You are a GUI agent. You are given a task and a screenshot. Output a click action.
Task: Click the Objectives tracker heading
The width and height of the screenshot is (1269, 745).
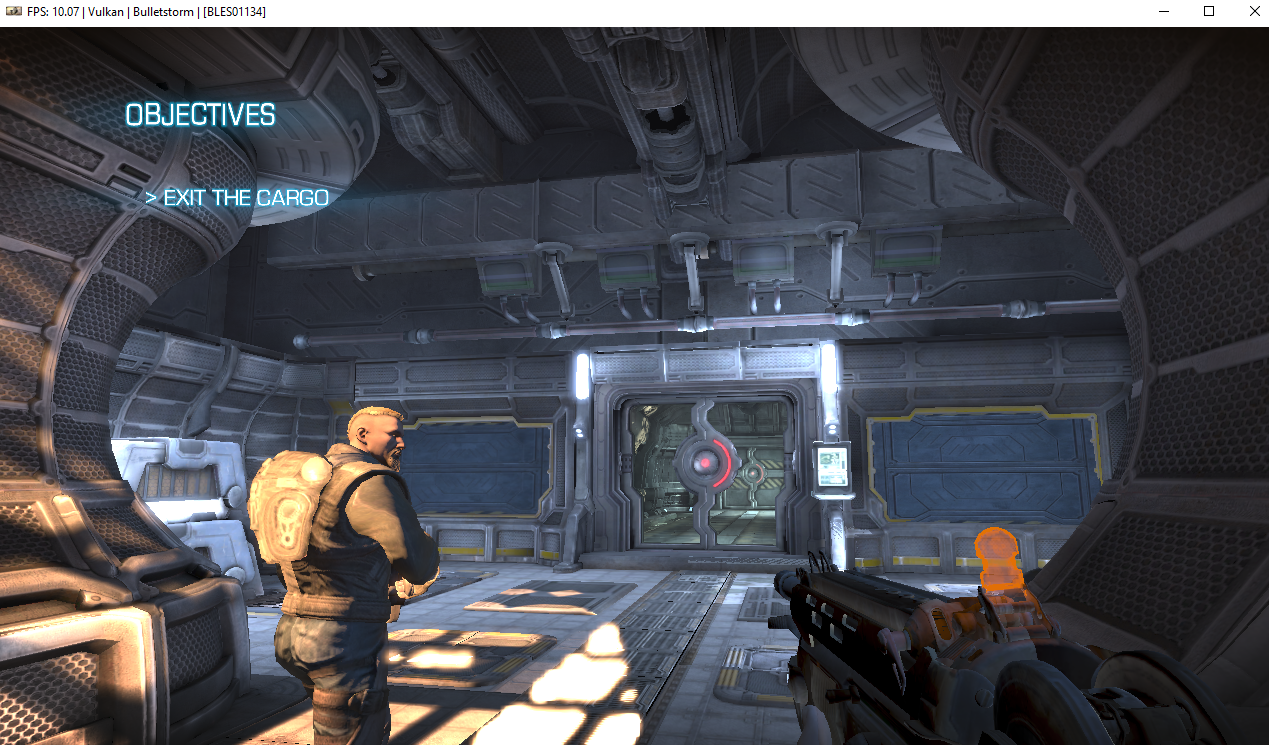point(200,115)
